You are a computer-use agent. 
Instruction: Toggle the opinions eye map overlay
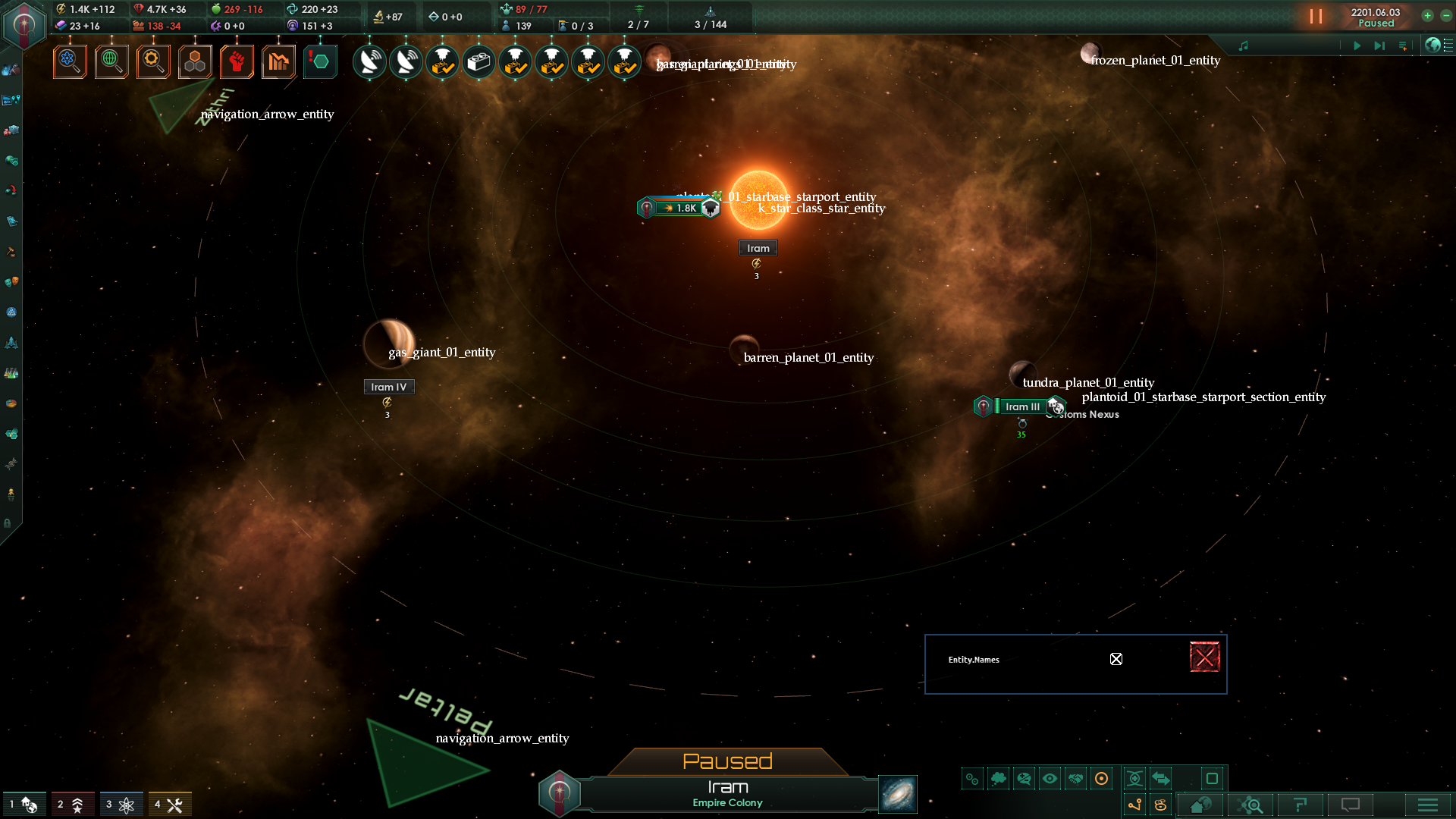point(1050,778)
